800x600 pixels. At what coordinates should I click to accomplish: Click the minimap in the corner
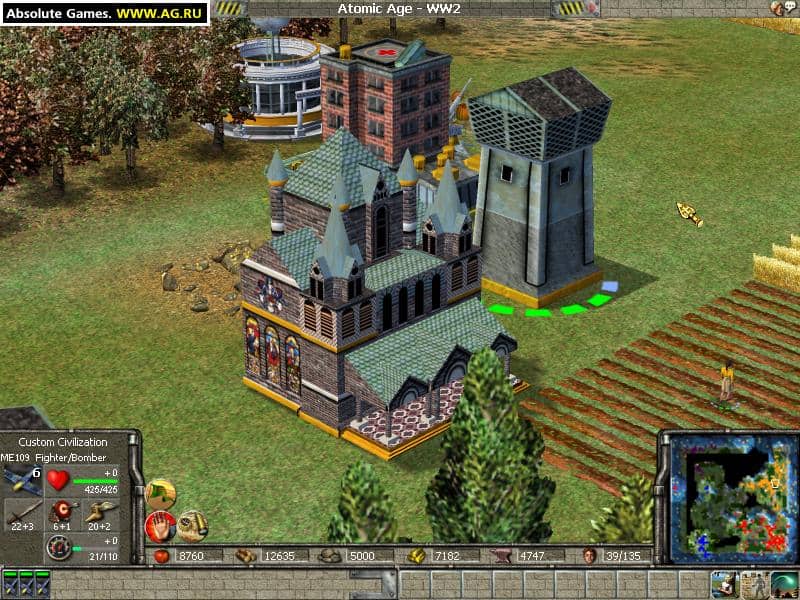727,496
